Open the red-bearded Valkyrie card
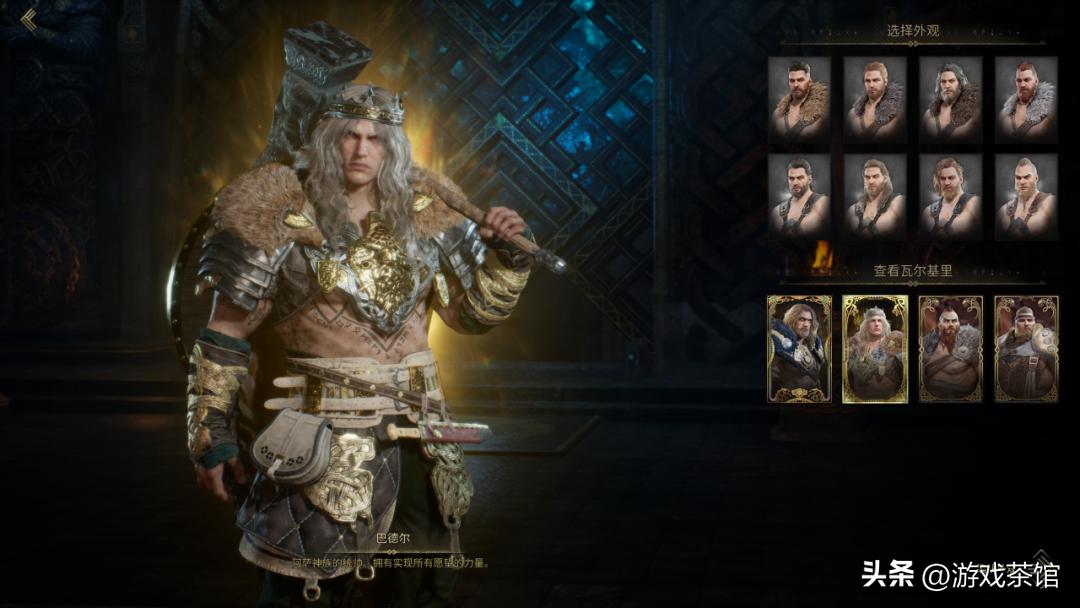 coord(950,348)
